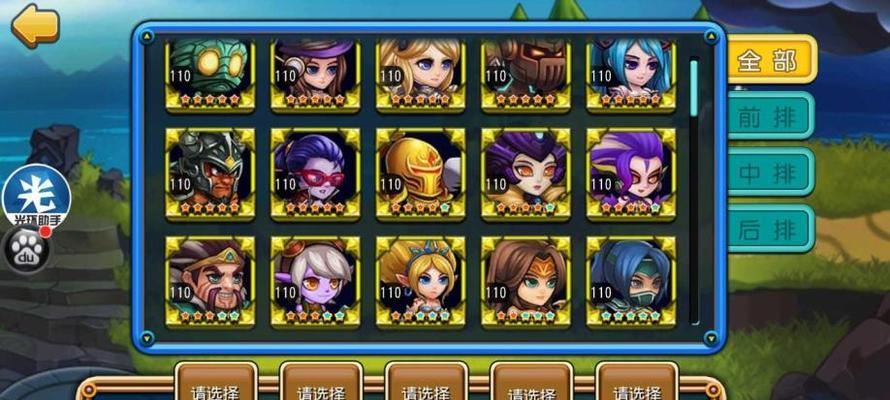Filter heroes by 中排
The width and height of the screenshot is (890, 400).
[769, 172]
